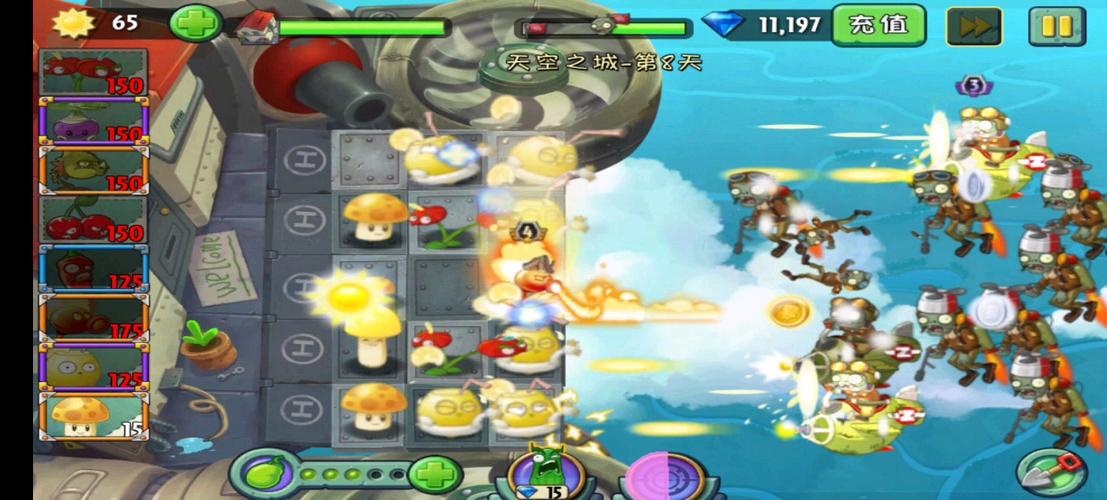
Task: Choose the red chili seed packet costing 125
Action: 93,268
